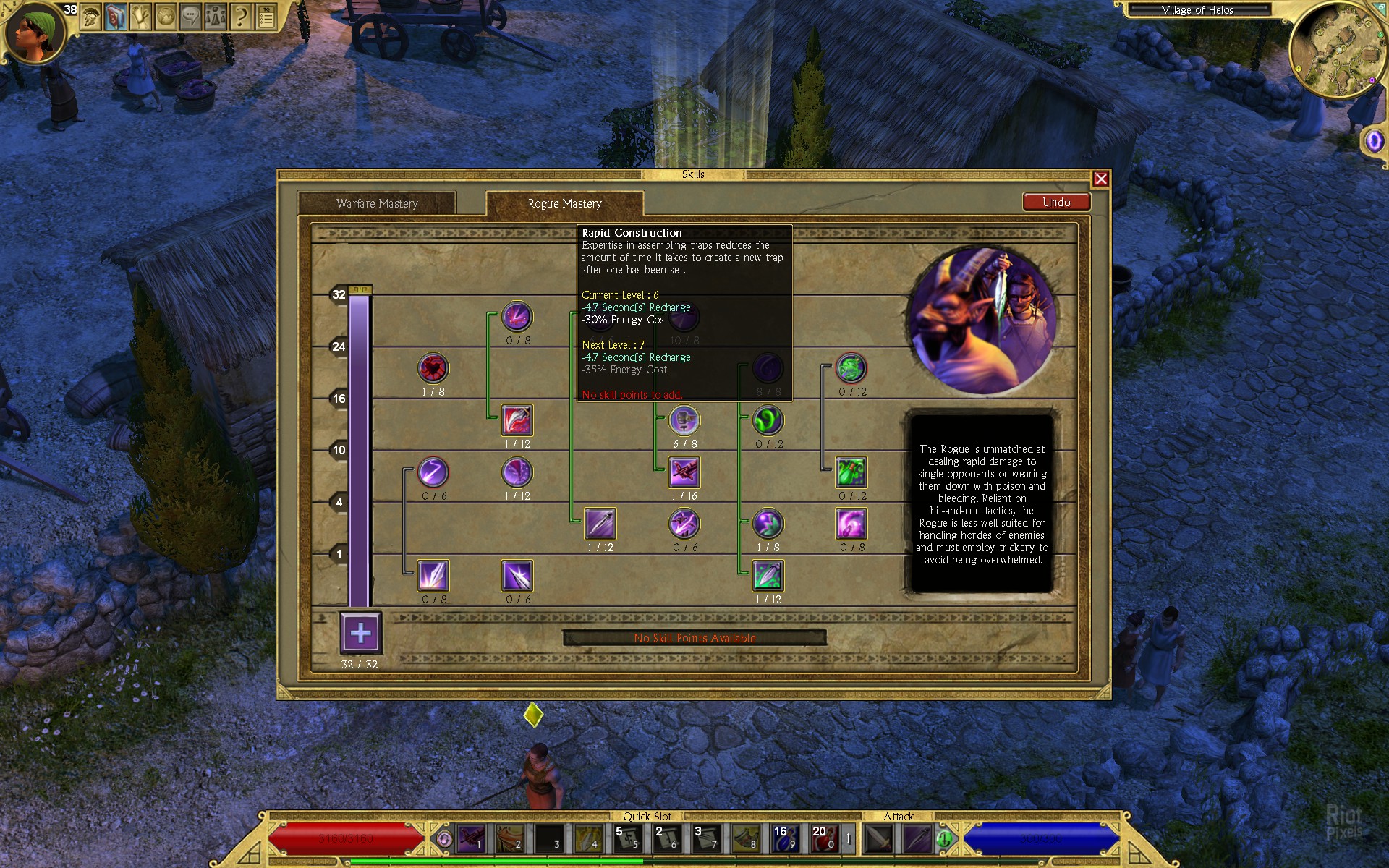The width and height of the screenshot is (1389, 868).
Task: Select the crossbow trap skill at 1 / 16
Action: pyautogui.click(x=684, y=472)
